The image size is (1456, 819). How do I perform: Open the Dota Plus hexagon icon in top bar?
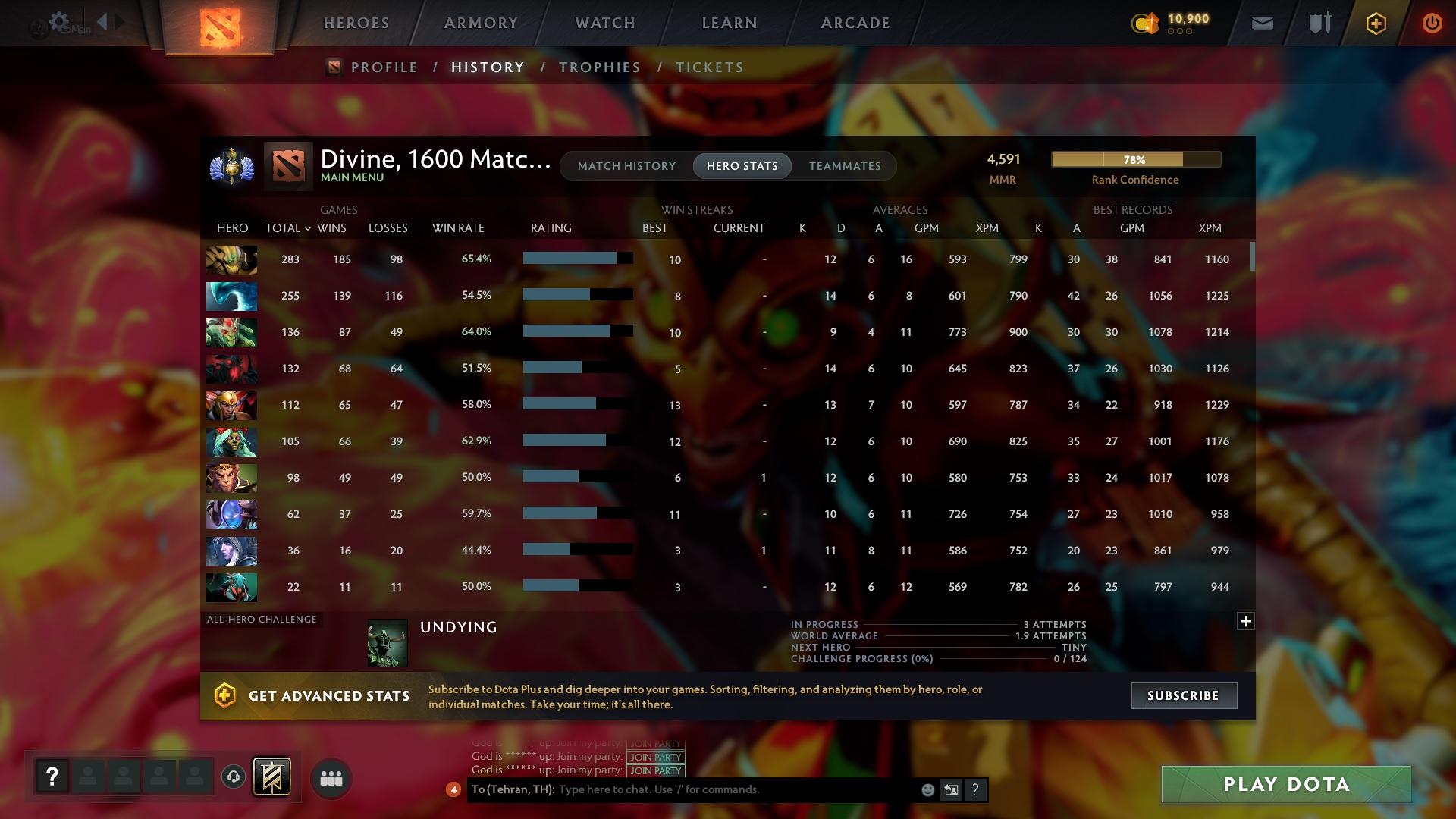coord(1375,23)
